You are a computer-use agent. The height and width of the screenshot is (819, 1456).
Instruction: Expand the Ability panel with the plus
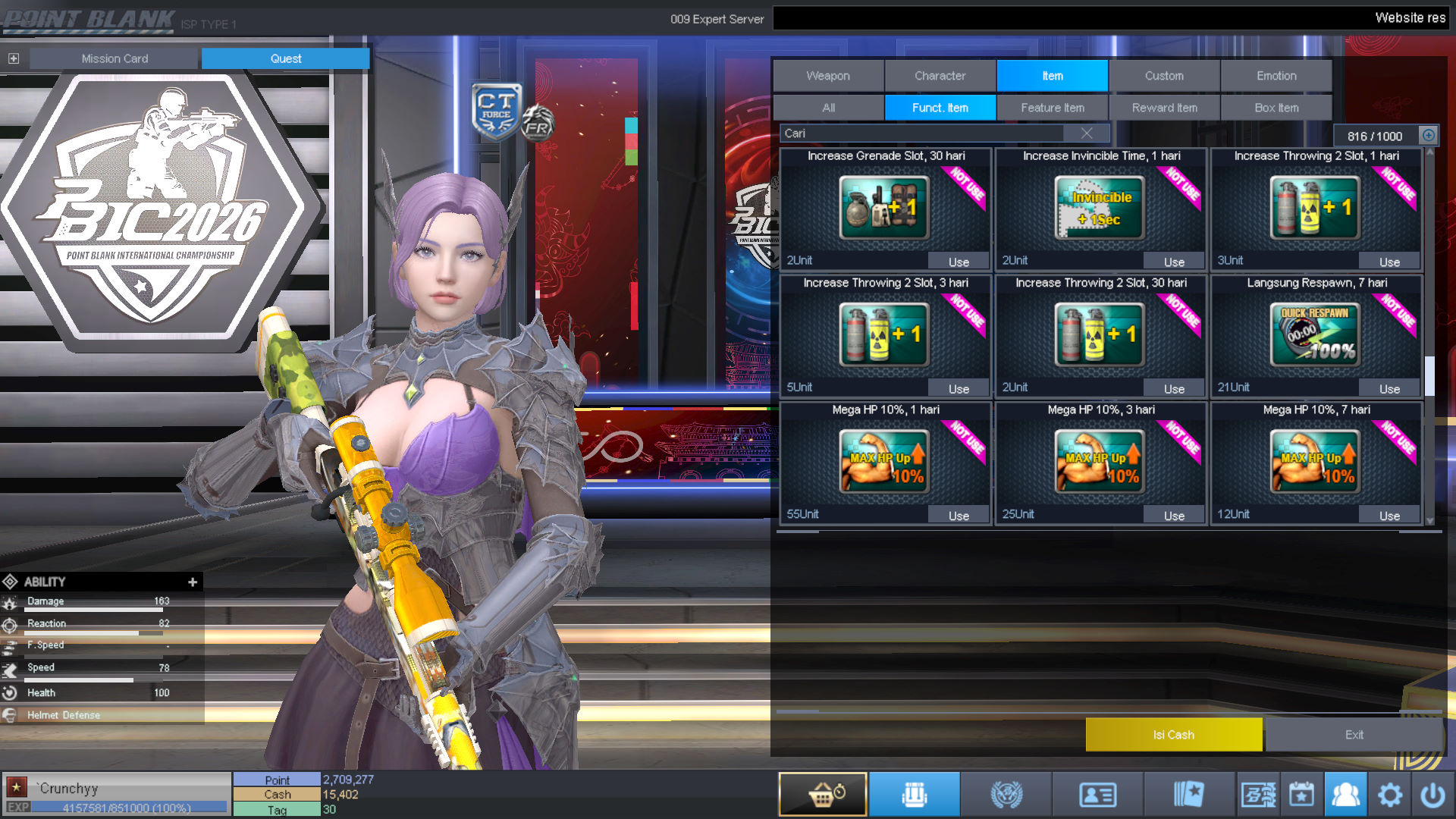pyautogui.click(x=193, y=582)
